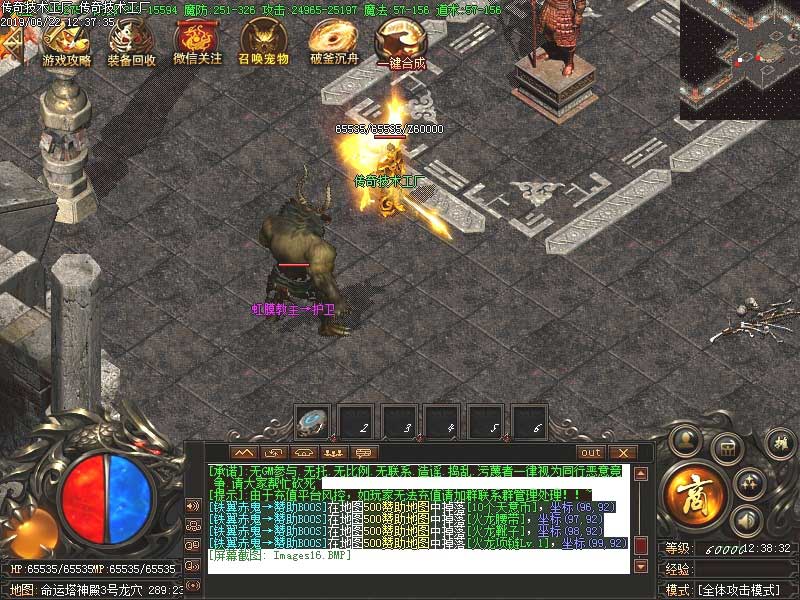The image size is (800, 600).
Task: Open the bag icon beside the portrait button
Action: [727, 447]
